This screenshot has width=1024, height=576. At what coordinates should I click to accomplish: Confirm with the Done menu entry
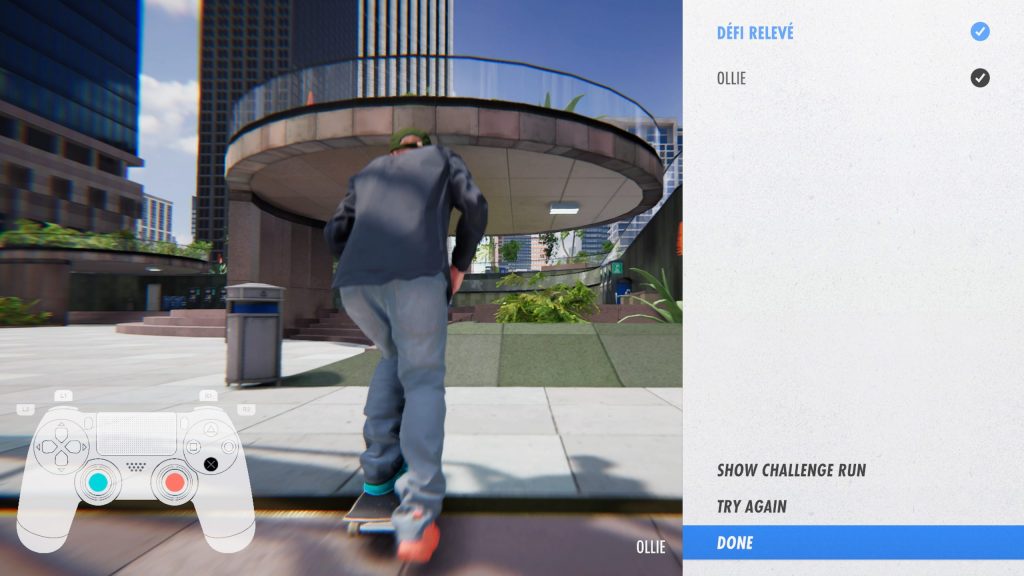coord(735,543)
